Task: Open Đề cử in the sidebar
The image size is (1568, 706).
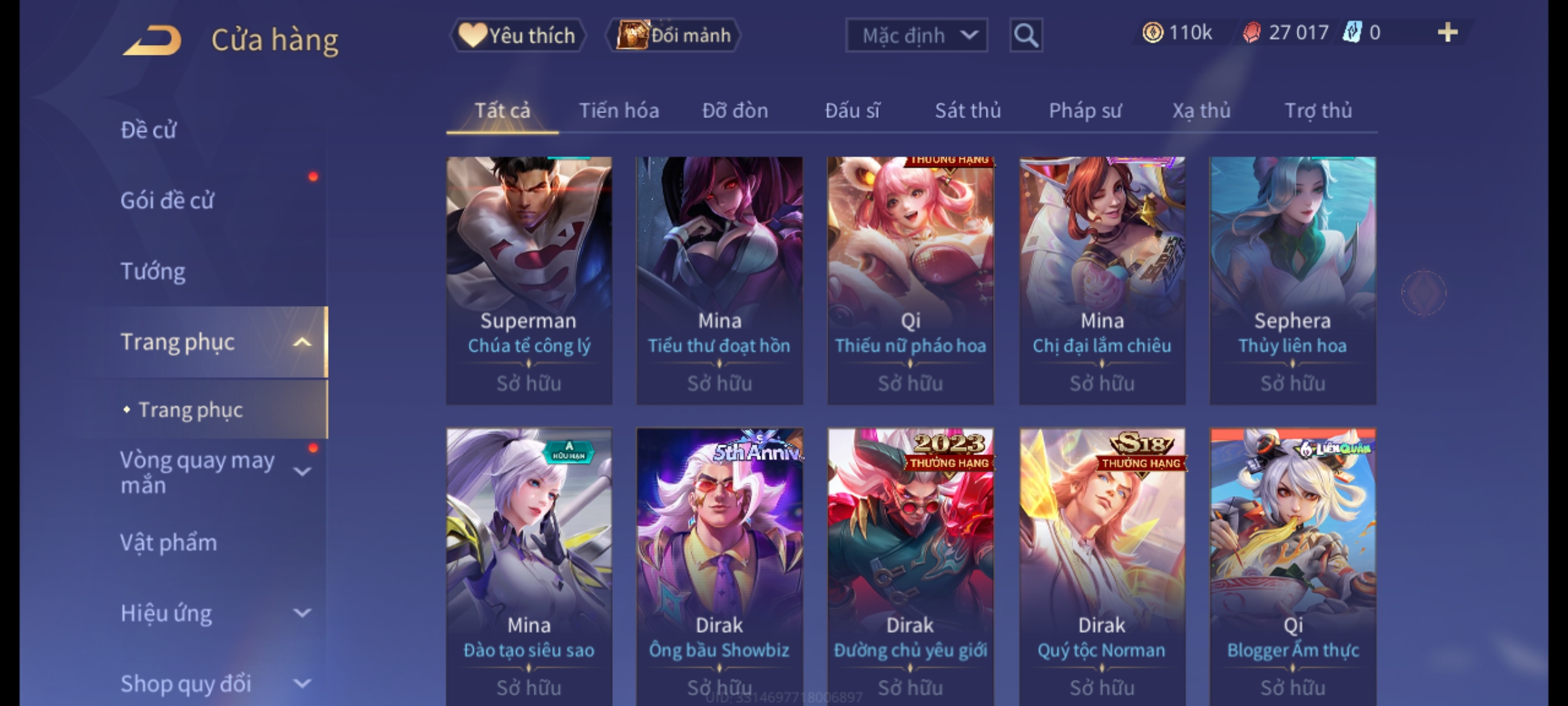Action: coord(149,130)
